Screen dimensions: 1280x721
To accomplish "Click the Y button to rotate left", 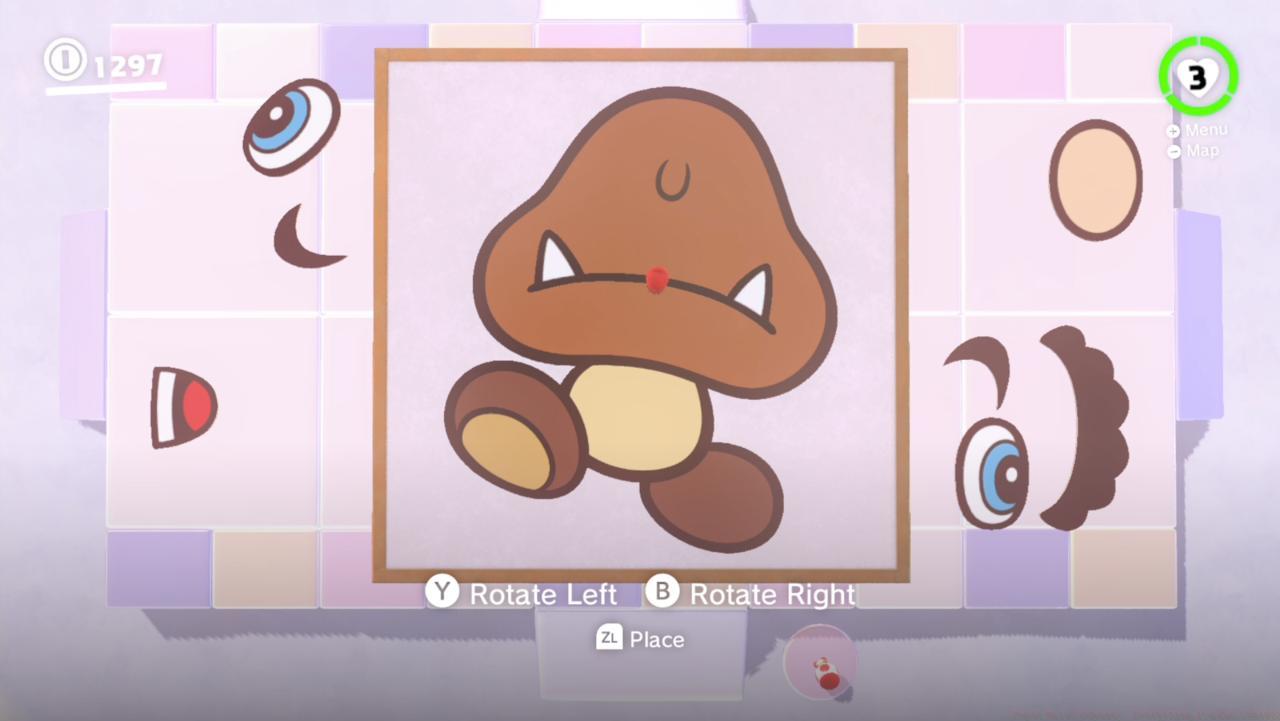I will 441,592.
